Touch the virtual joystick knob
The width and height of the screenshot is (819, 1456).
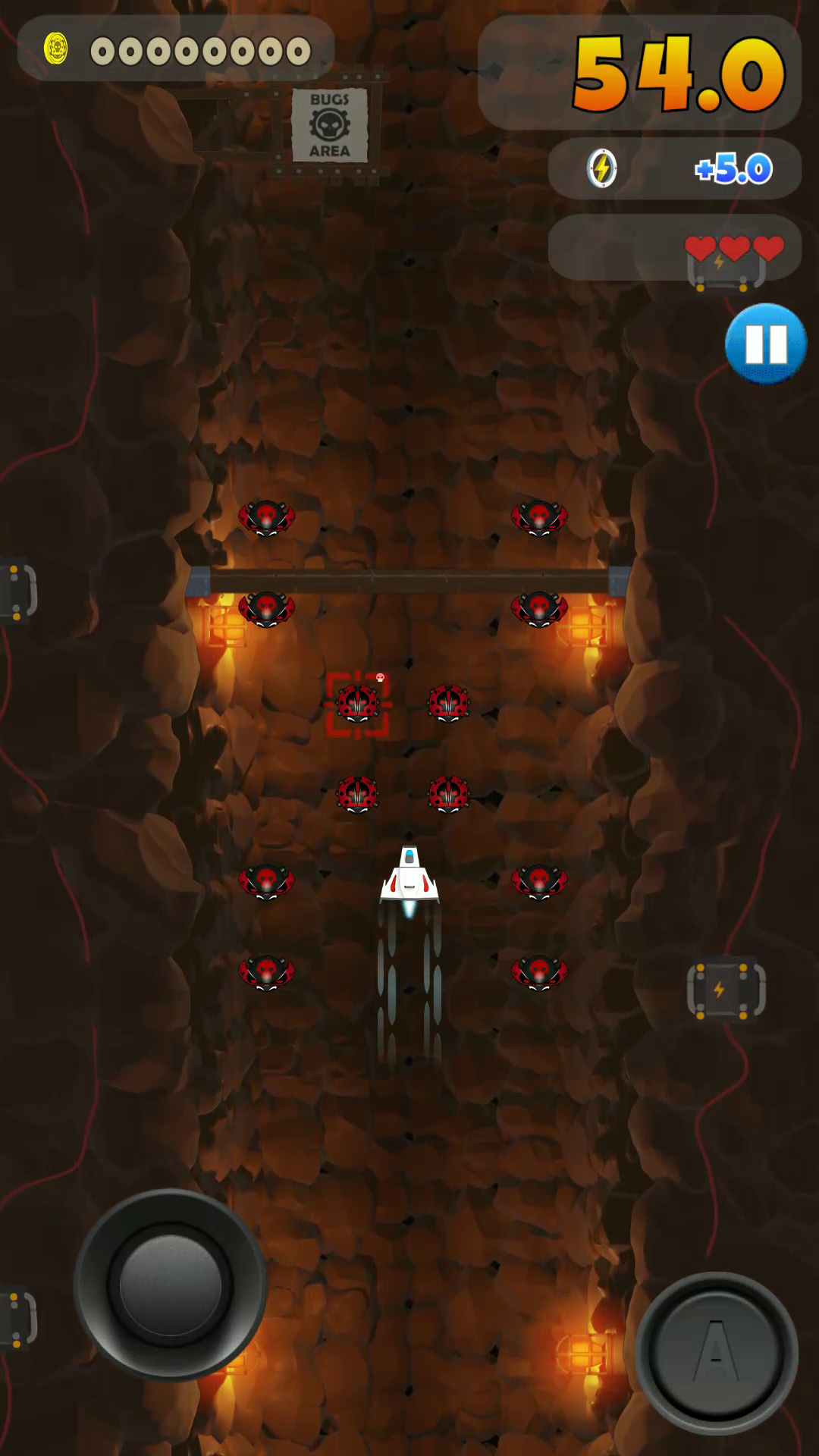click(x=170, y=1285)
